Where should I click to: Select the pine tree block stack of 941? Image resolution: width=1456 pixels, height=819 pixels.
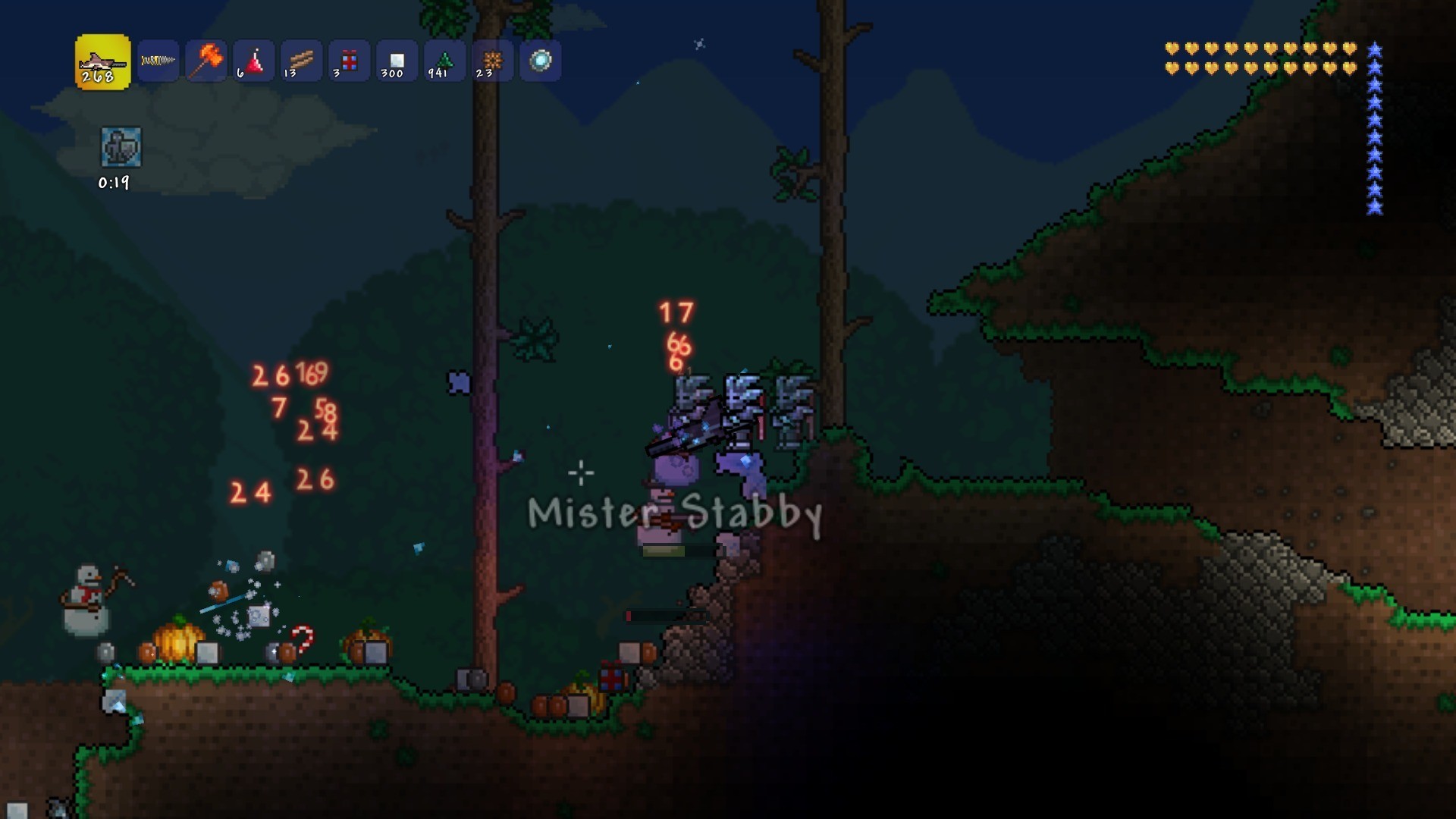tap(443, 61)
